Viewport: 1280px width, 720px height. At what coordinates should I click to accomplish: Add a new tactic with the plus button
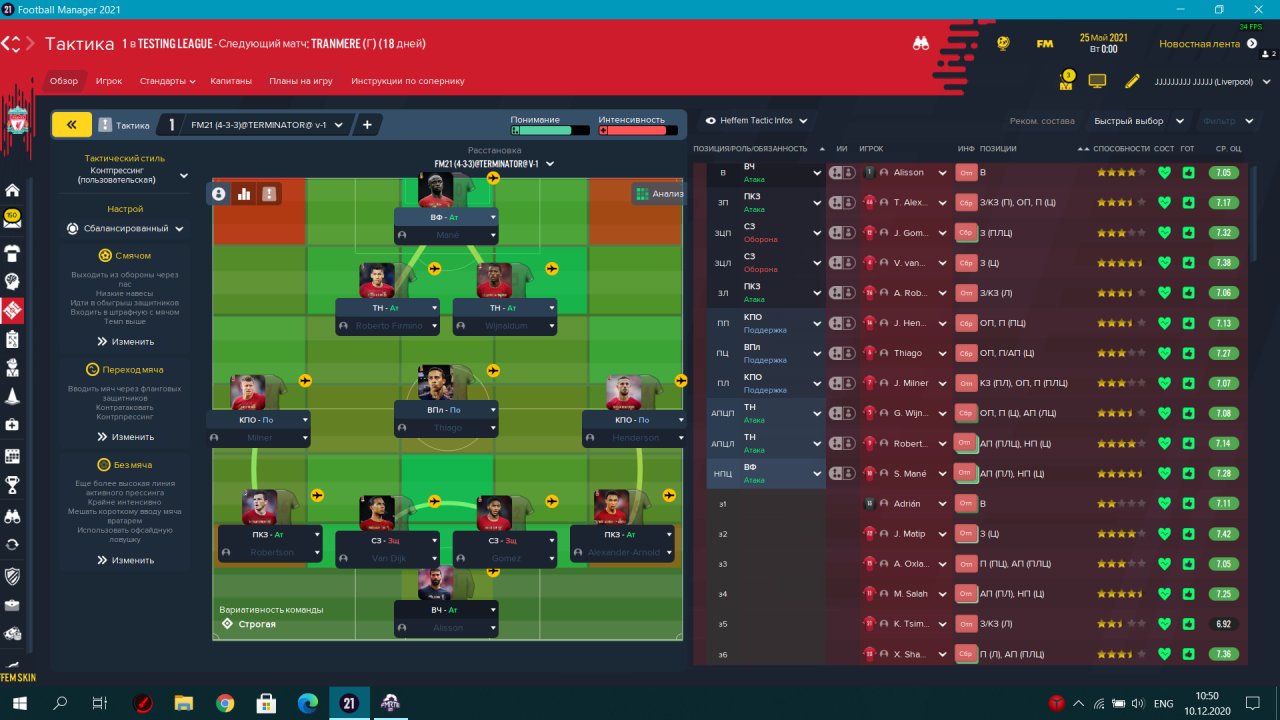367,125
